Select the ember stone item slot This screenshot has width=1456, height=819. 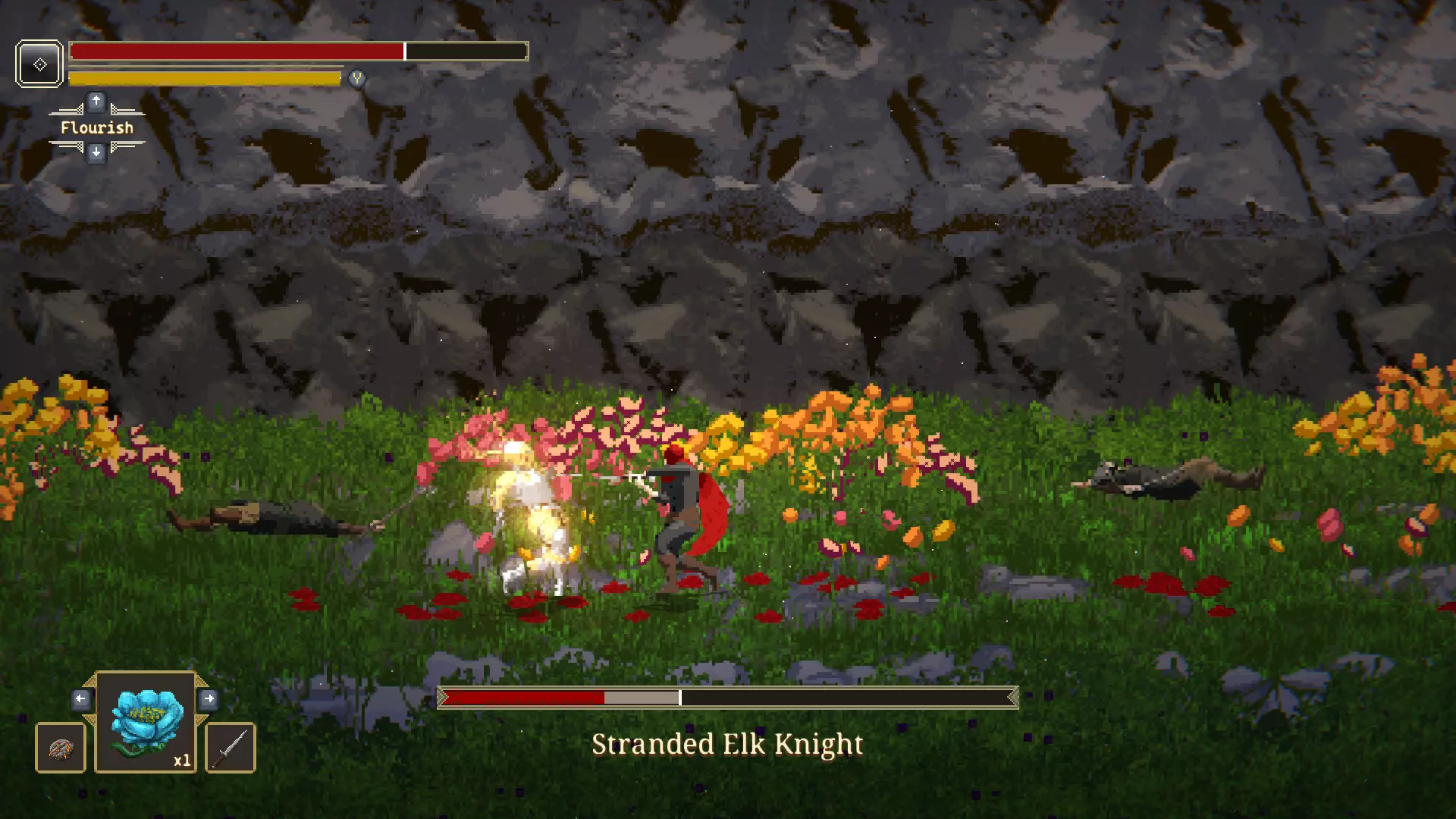click(x=61, y=748)
